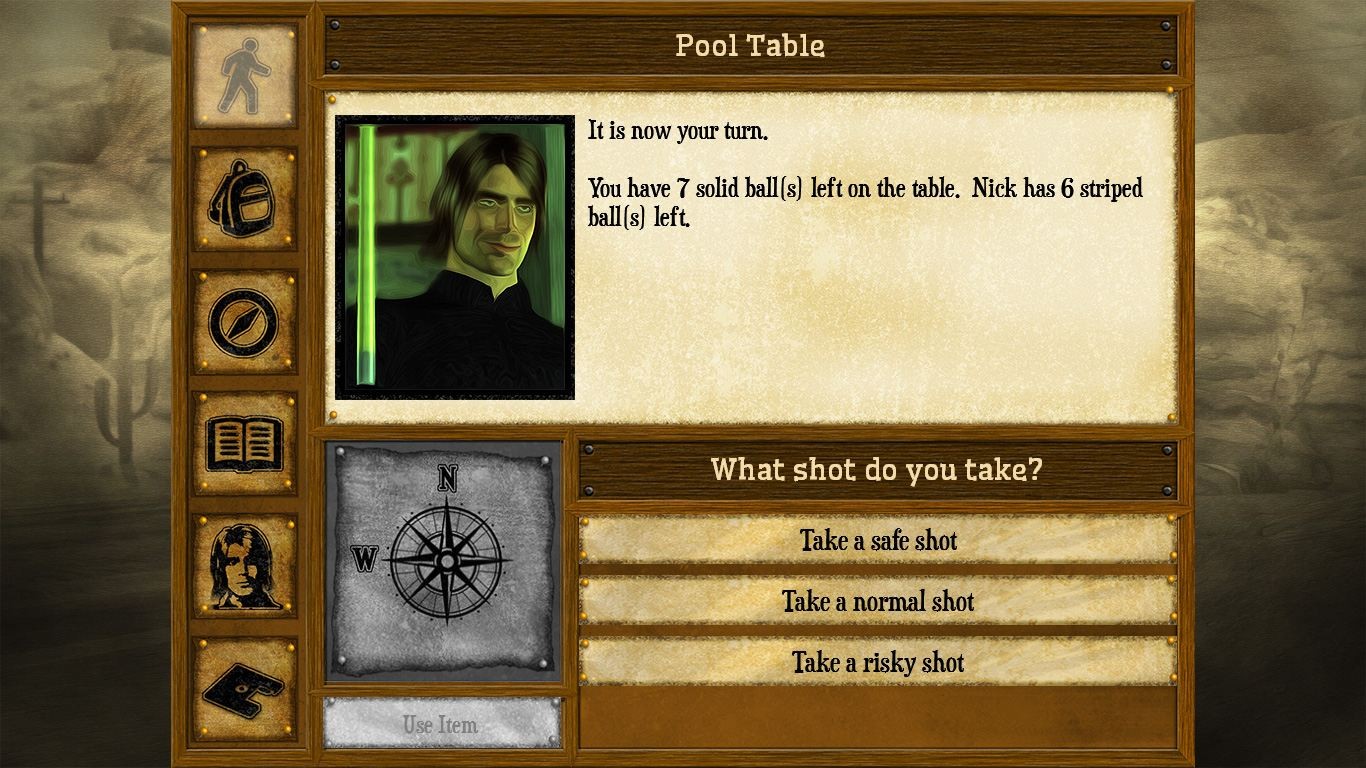Click the walking figure icon

tap(244, 76)
